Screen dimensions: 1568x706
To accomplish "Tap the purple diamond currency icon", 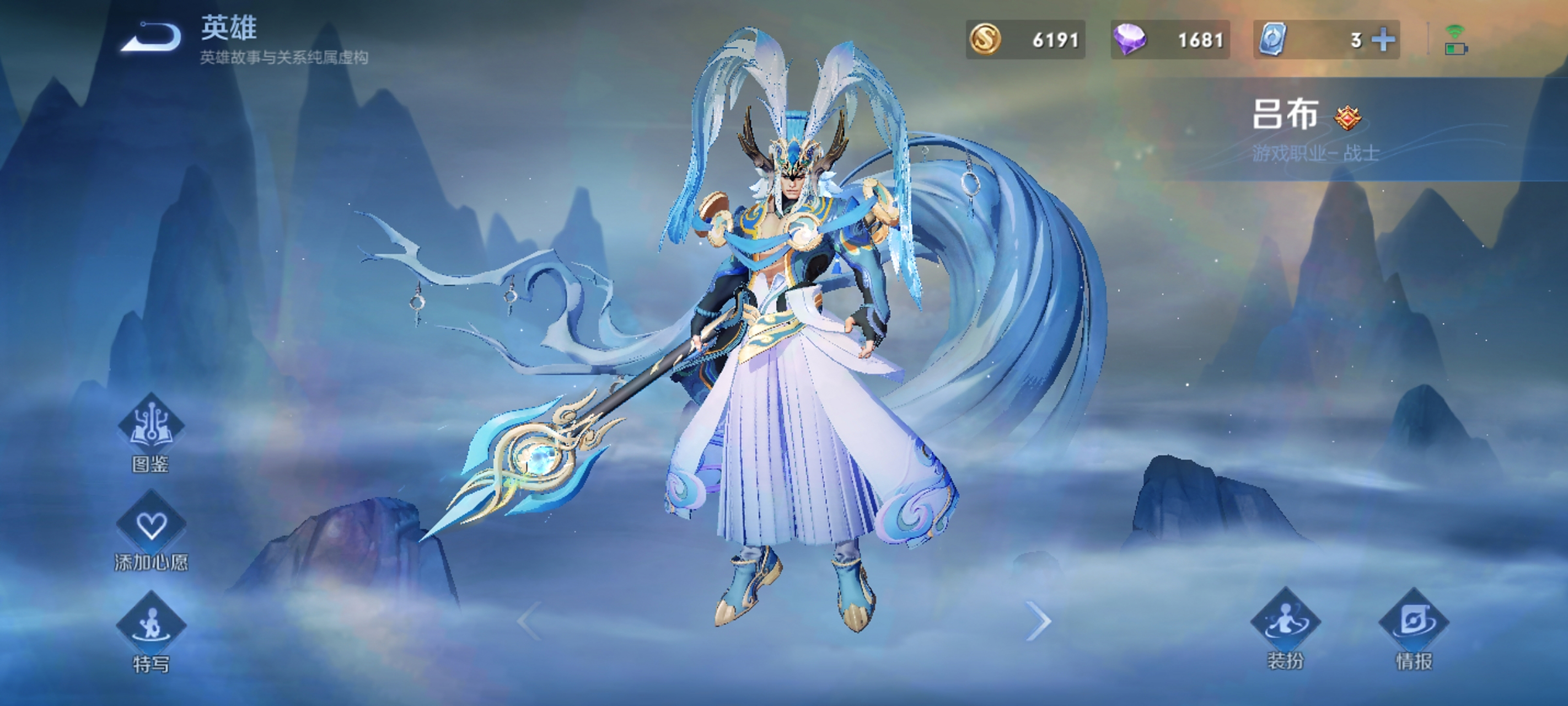I will coord(1129,40).
